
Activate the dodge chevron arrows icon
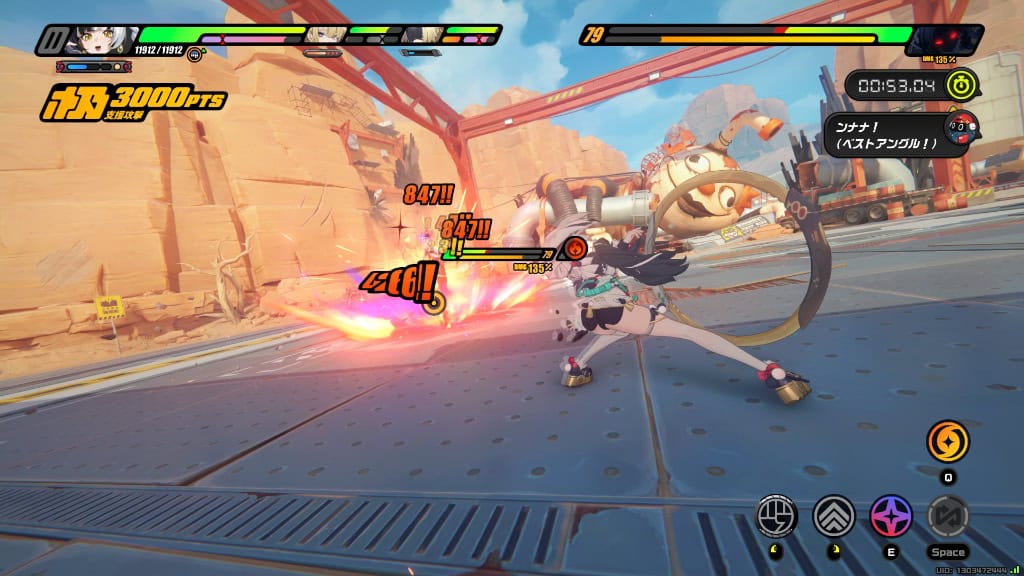833,516
